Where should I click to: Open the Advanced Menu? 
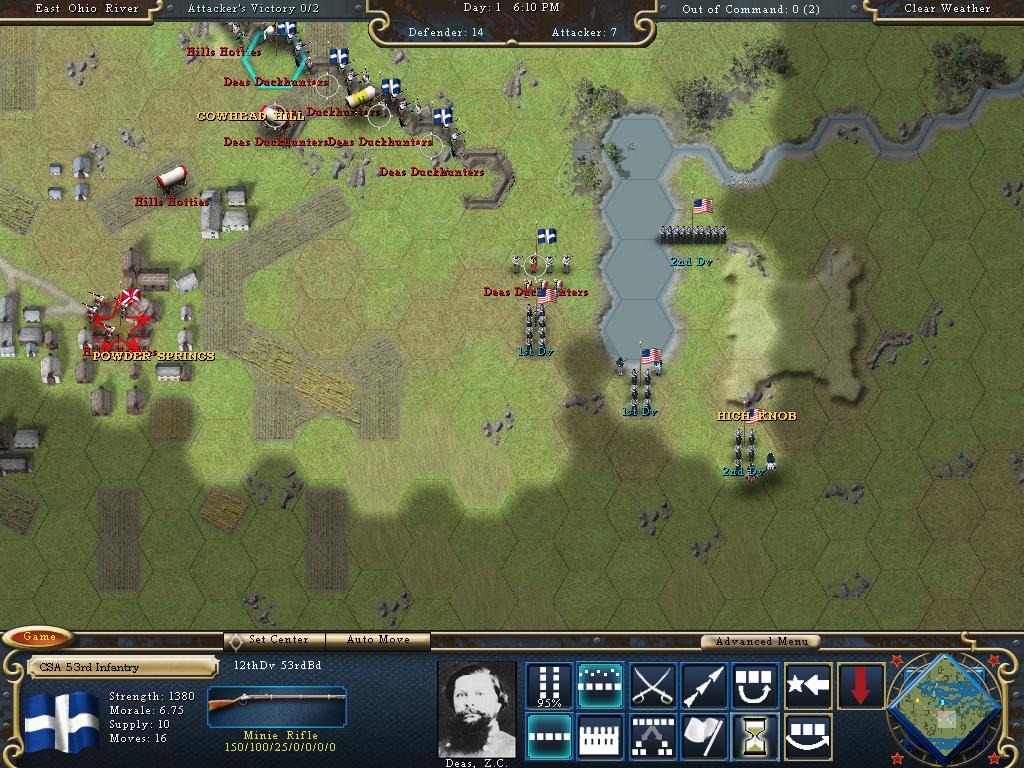pyautogui.click(x=759, y=641)
